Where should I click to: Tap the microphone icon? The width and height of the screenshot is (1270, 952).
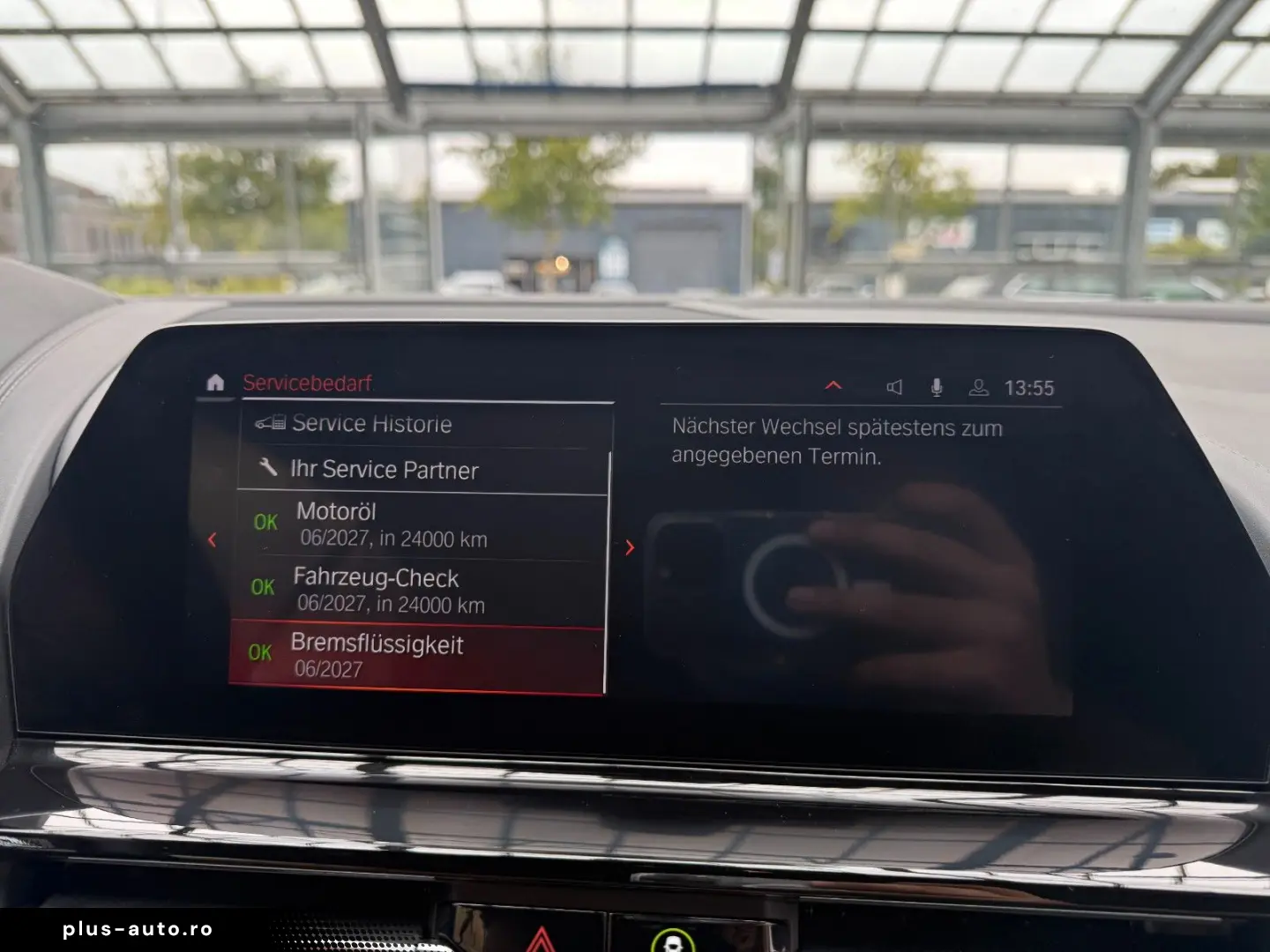[x=937, y=387]
